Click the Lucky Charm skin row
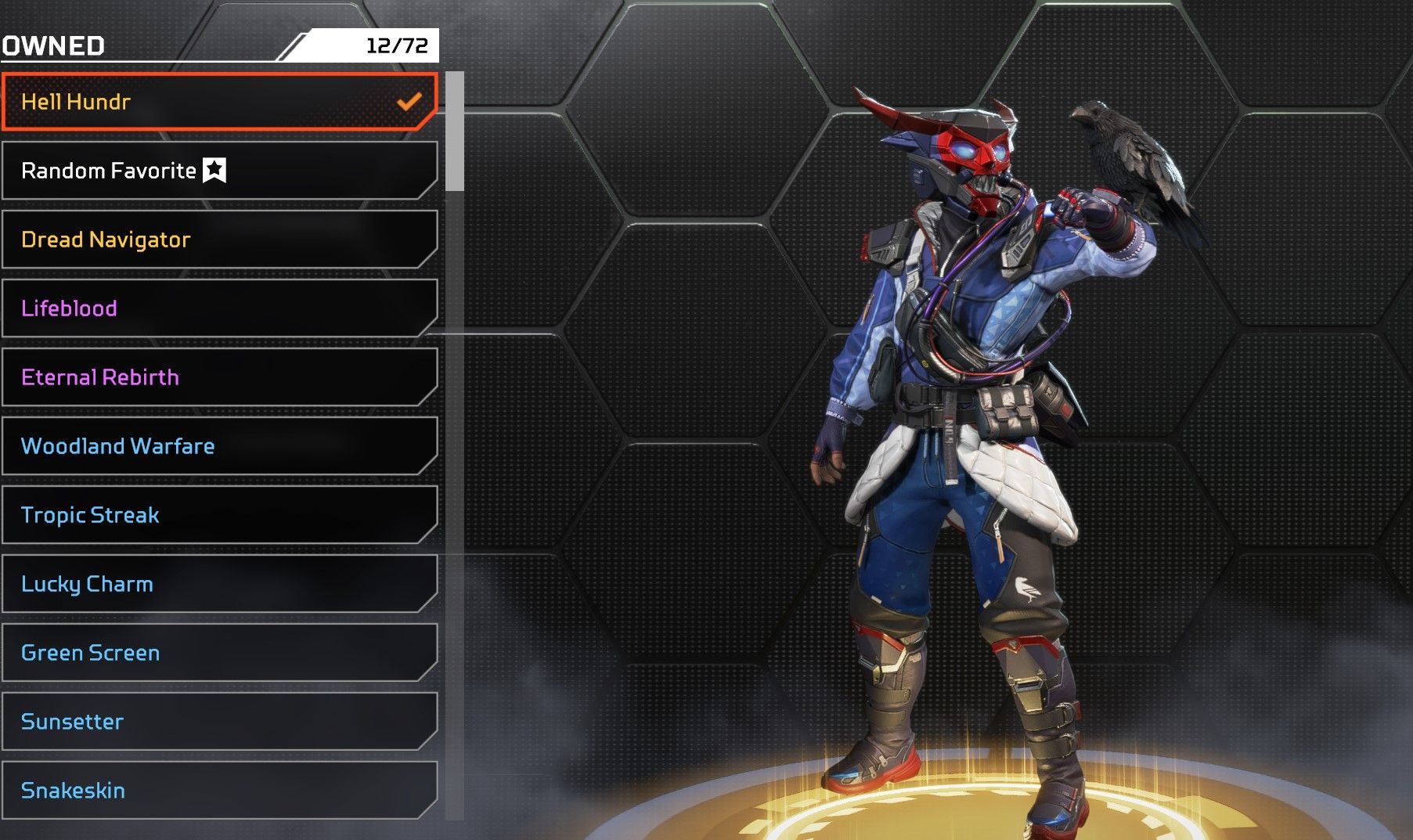Viewport: 1413px width, 840px height. [219, 584]
